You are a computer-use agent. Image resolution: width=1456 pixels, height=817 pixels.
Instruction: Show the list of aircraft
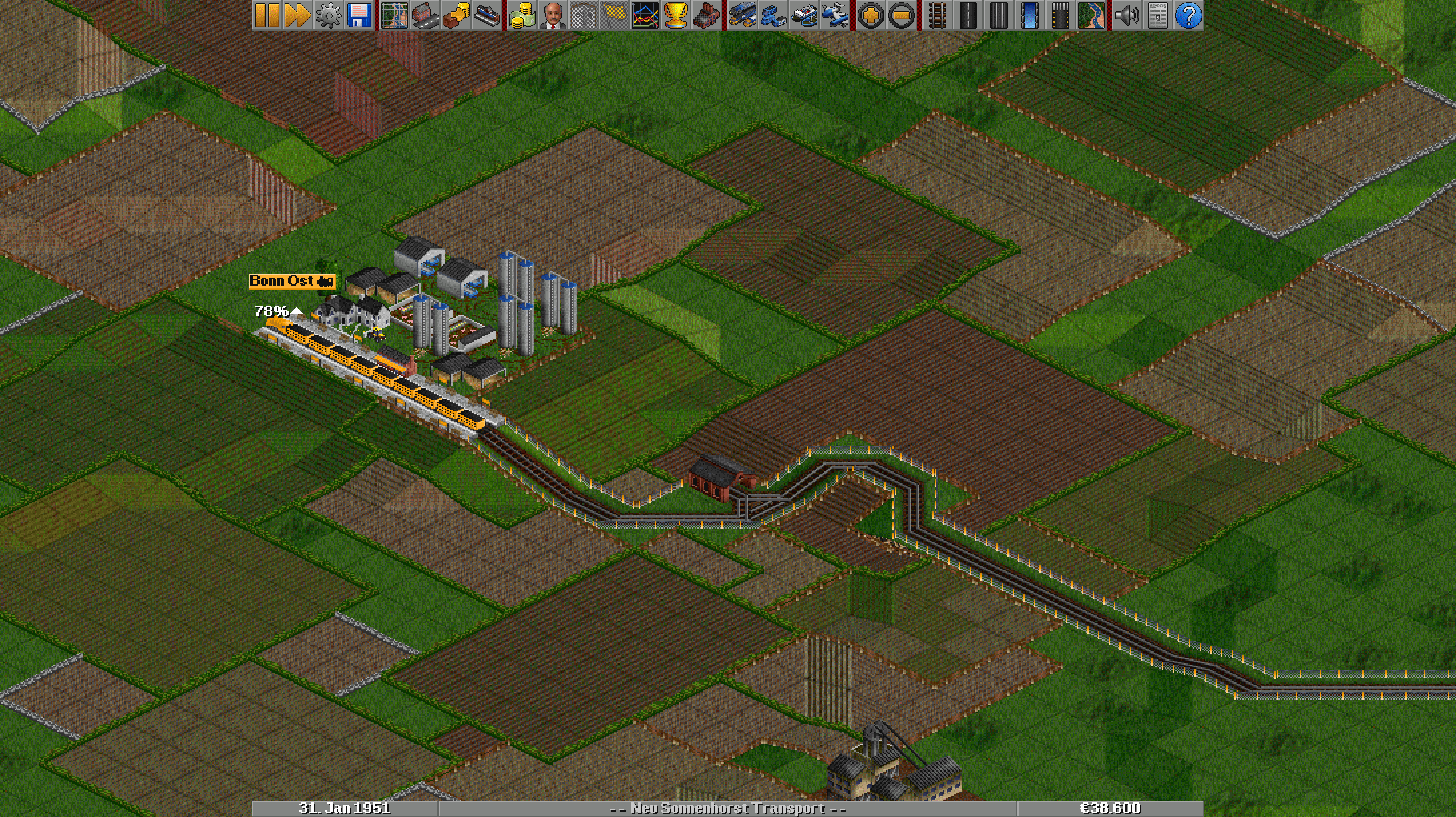coord(835,15)
